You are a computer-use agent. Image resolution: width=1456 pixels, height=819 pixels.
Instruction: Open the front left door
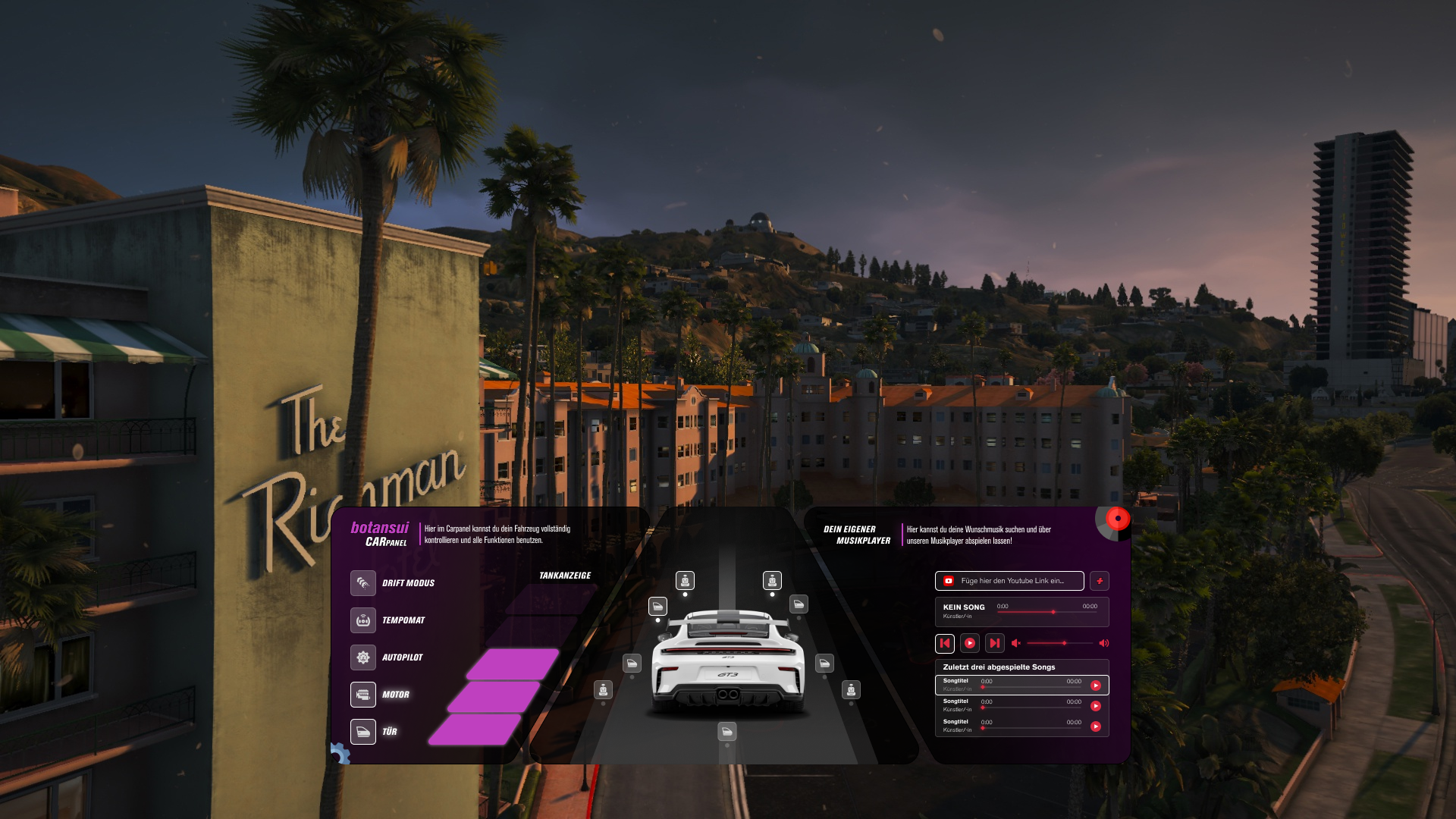(657, 606)
